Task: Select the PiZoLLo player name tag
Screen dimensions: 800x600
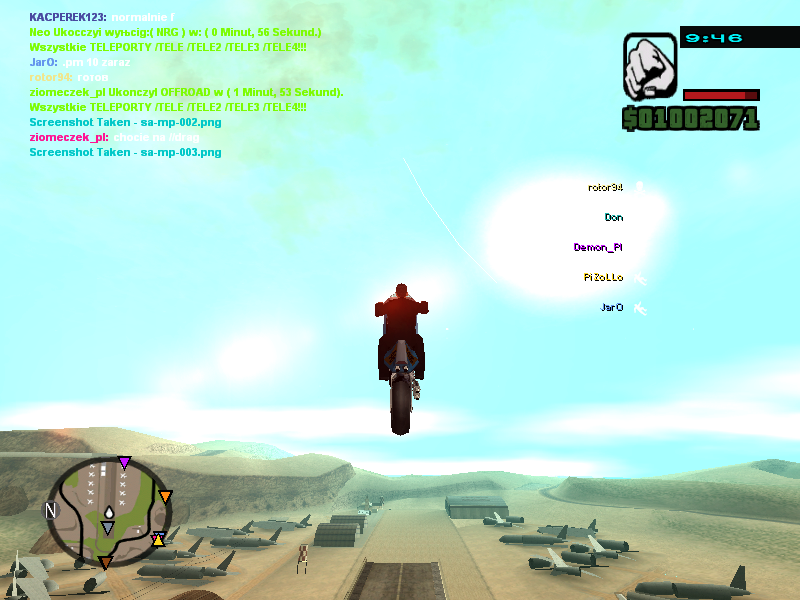Action: pos(603,277)
